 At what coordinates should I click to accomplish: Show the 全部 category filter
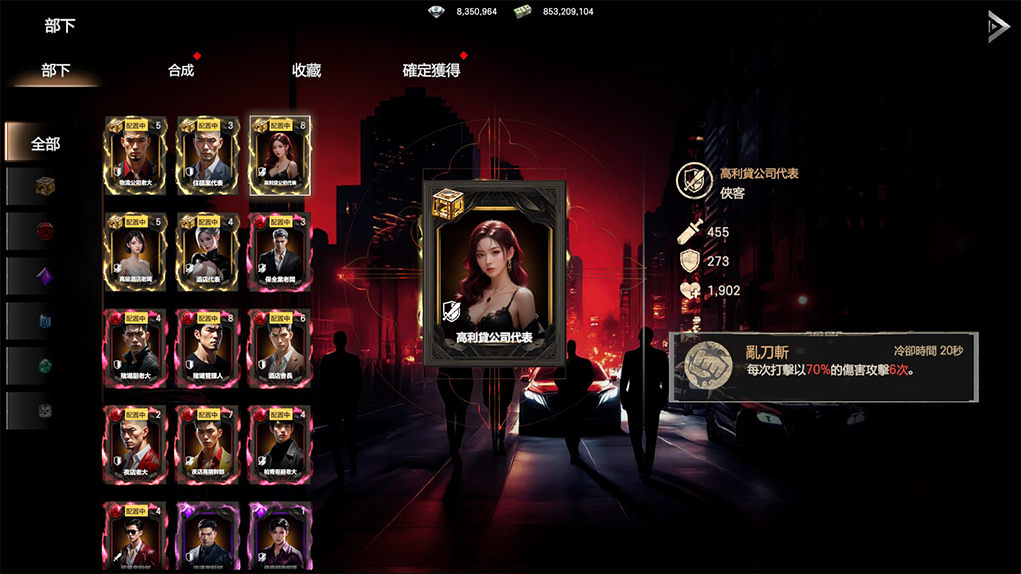[x=46, y=143]
